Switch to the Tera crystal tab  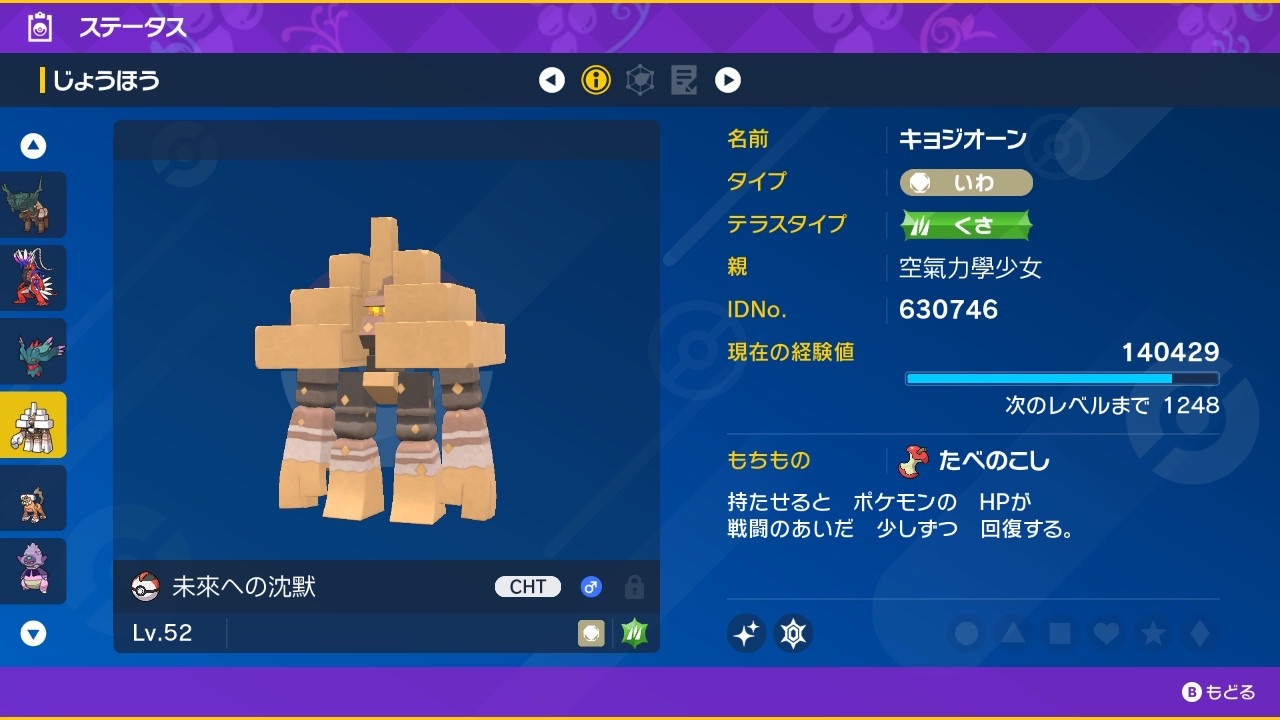(x=639, y=79)
